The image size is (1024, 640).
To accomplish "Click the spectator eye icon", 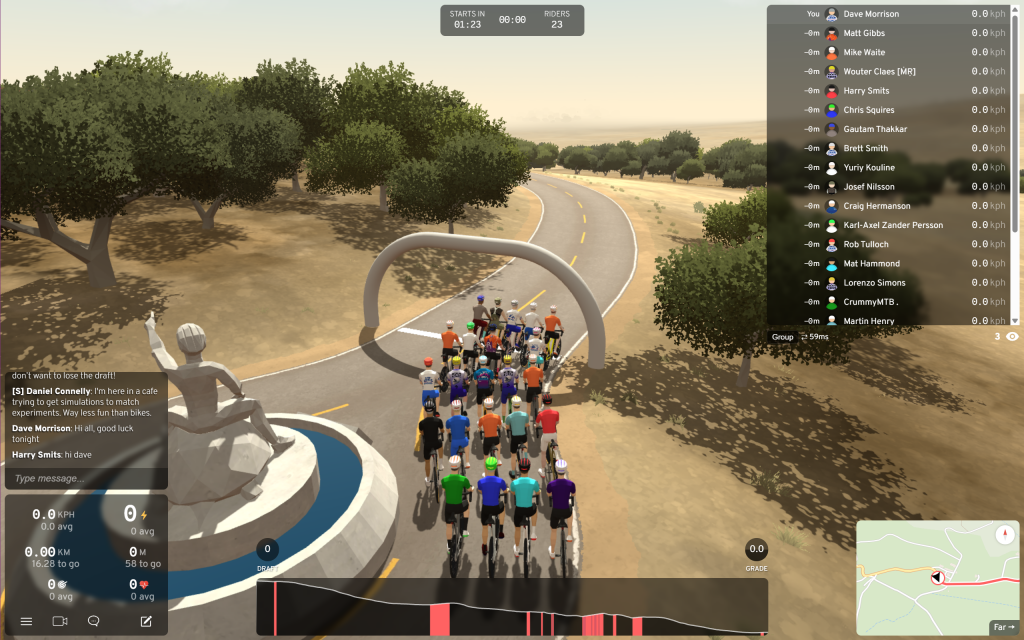I will point(1012,337).
